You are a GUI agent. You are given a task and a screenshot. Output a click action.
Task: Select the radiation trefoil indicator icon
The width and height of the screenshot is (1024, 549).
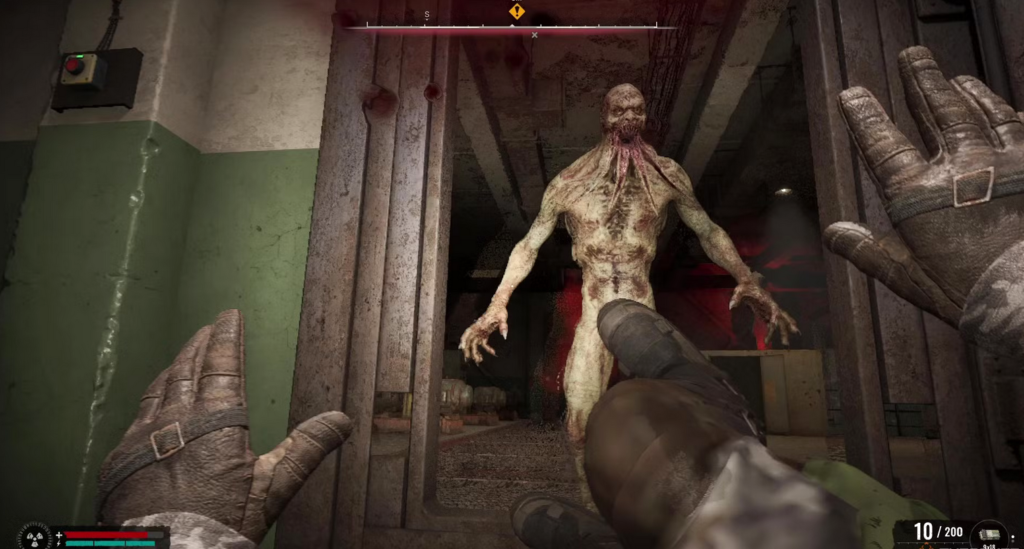tap(35, 537)
